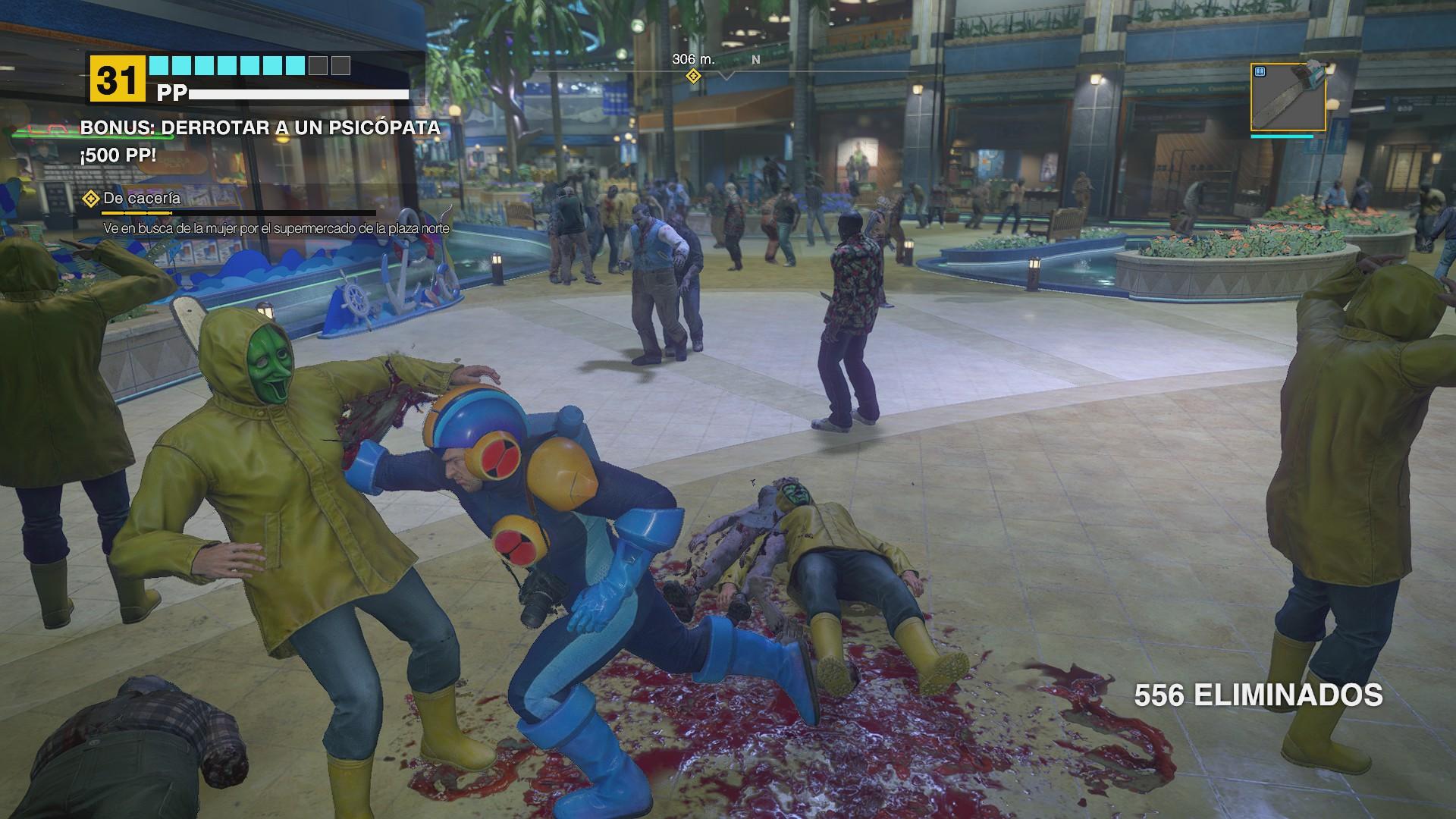The image size is (1456, 819).
Task: Select the equipped chainsaw weapon slot
Action: 1288,97
